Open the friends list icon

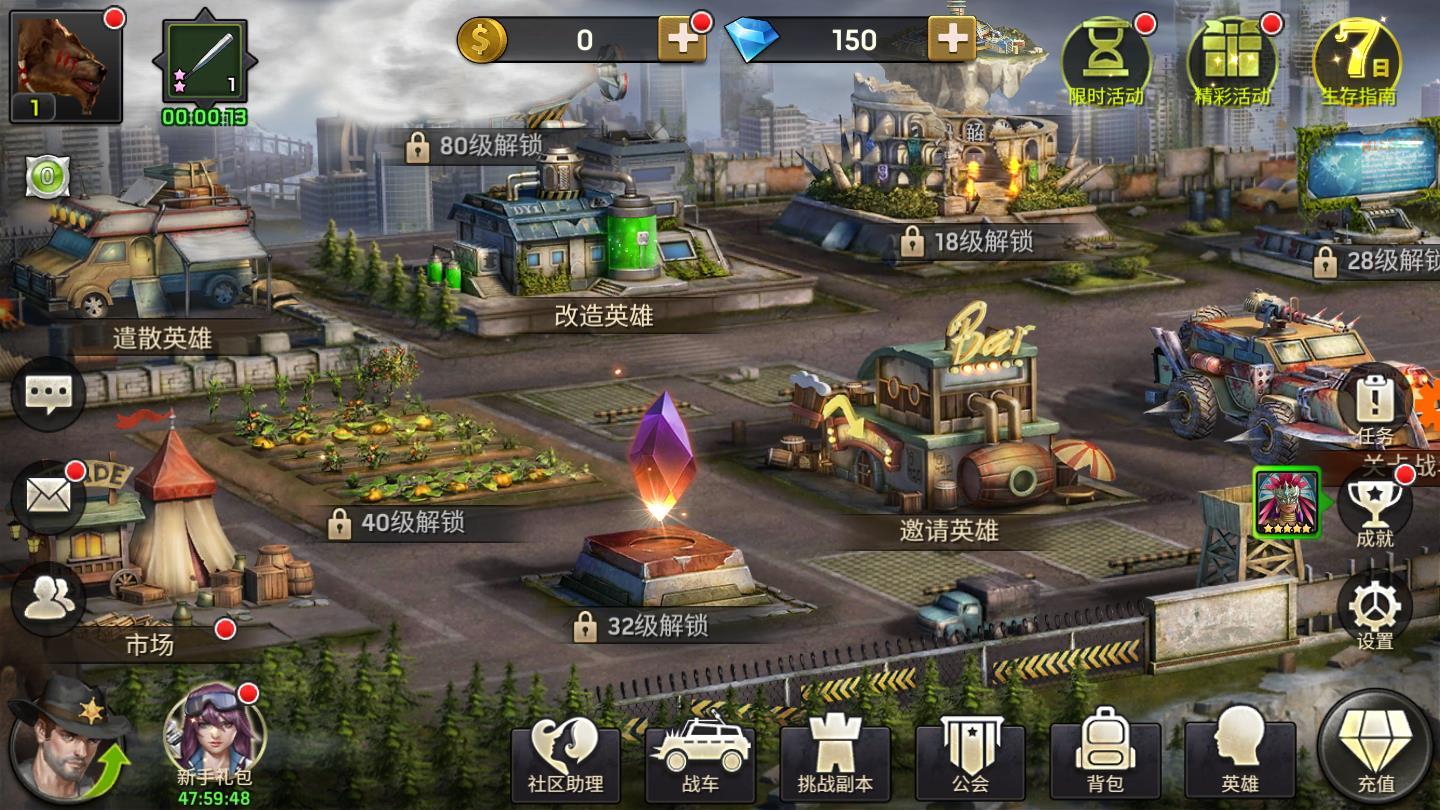coord(47,598)
